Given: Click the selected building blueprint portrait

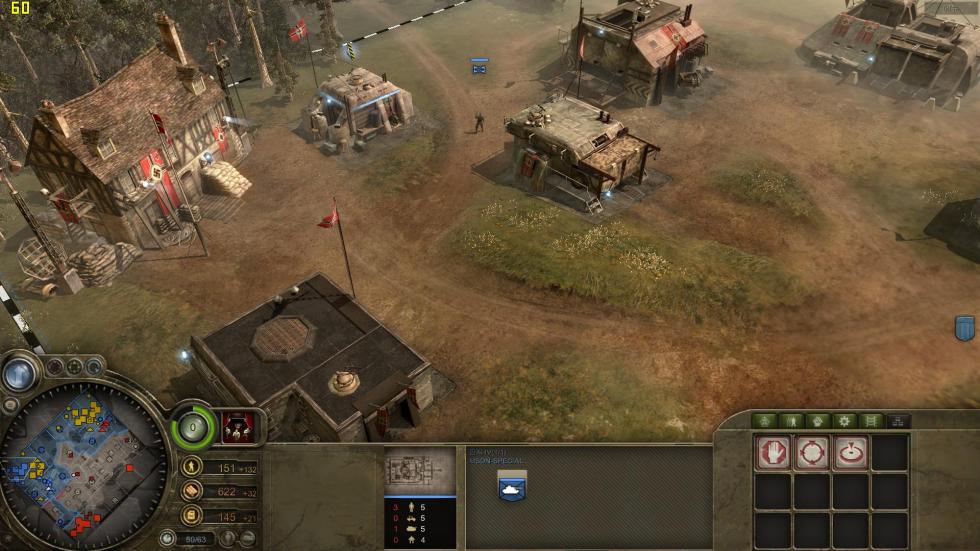Looking at the screenshot, I should 420,472.
